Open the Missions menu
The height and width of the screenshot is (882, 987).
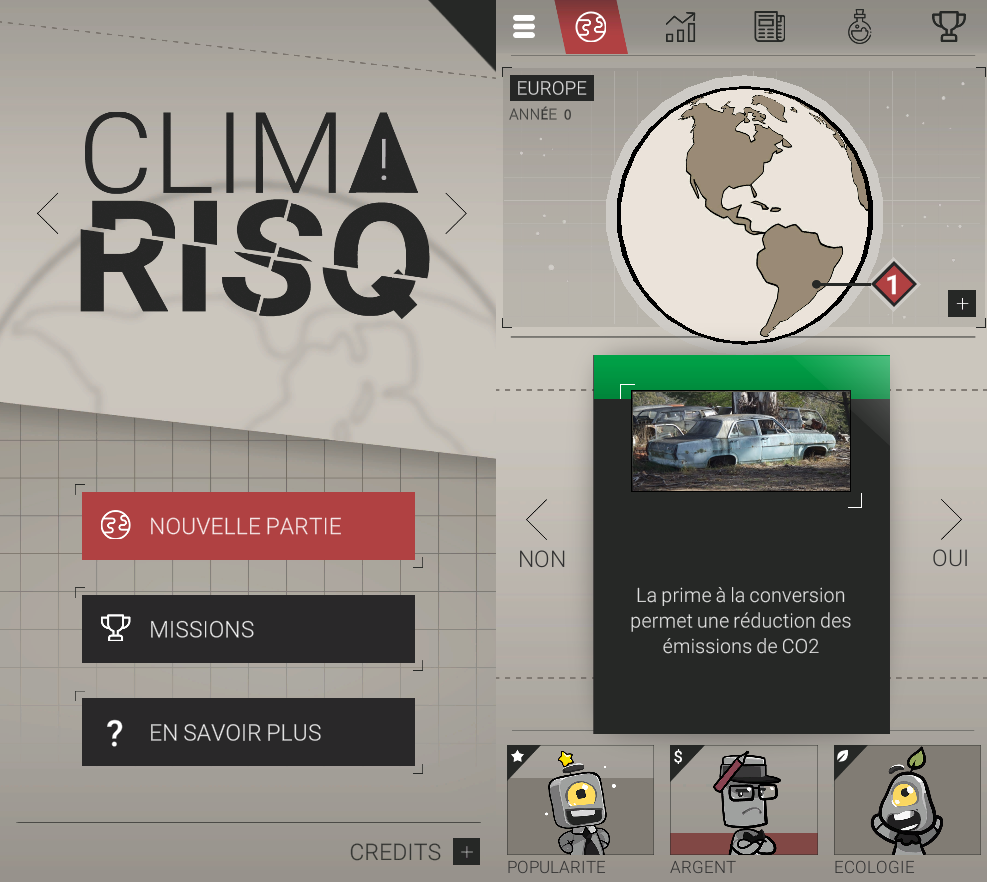point(248,629)
